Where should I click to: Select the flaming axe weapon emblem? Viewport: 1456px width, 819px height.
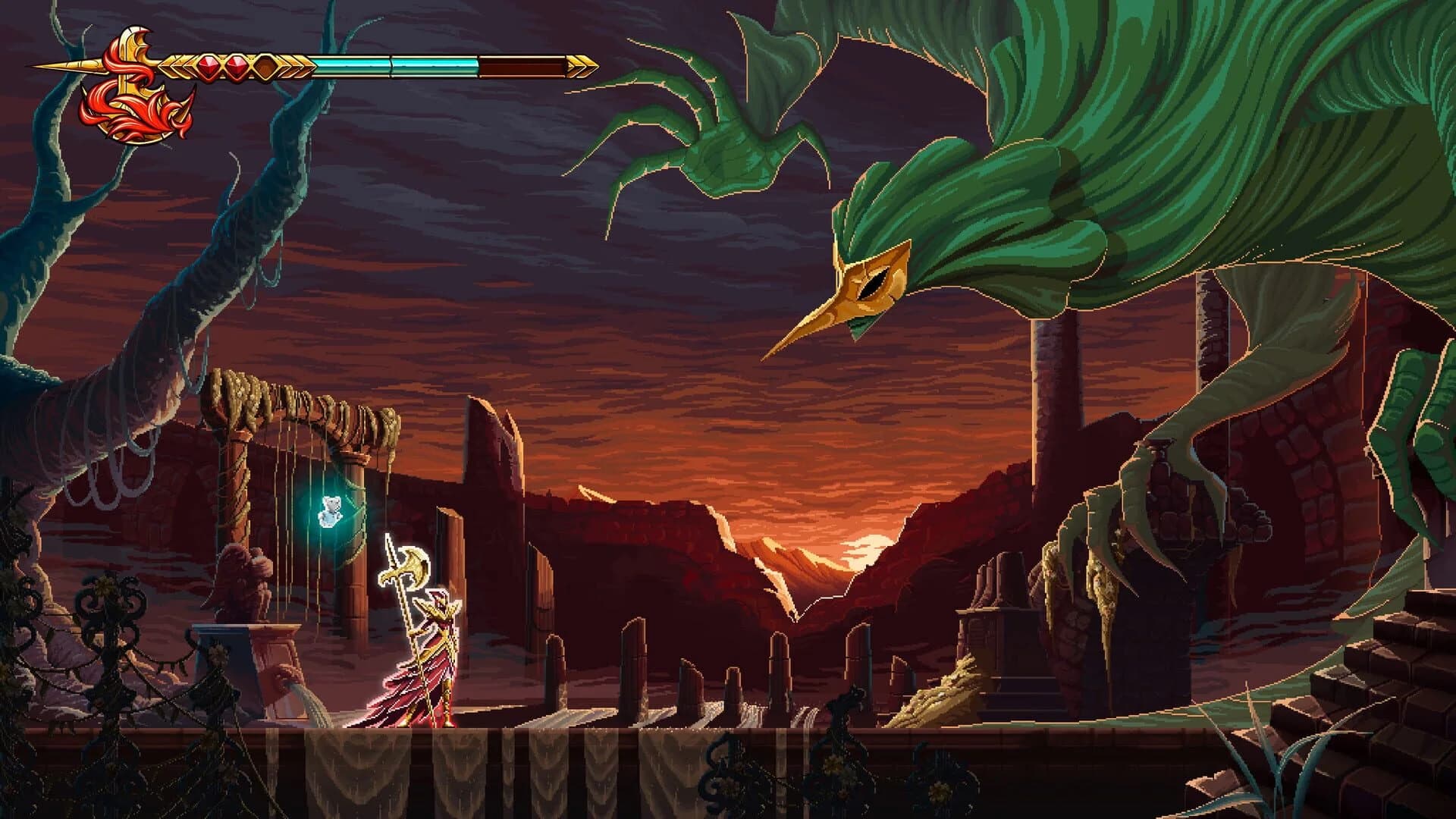tap(133, 91)
